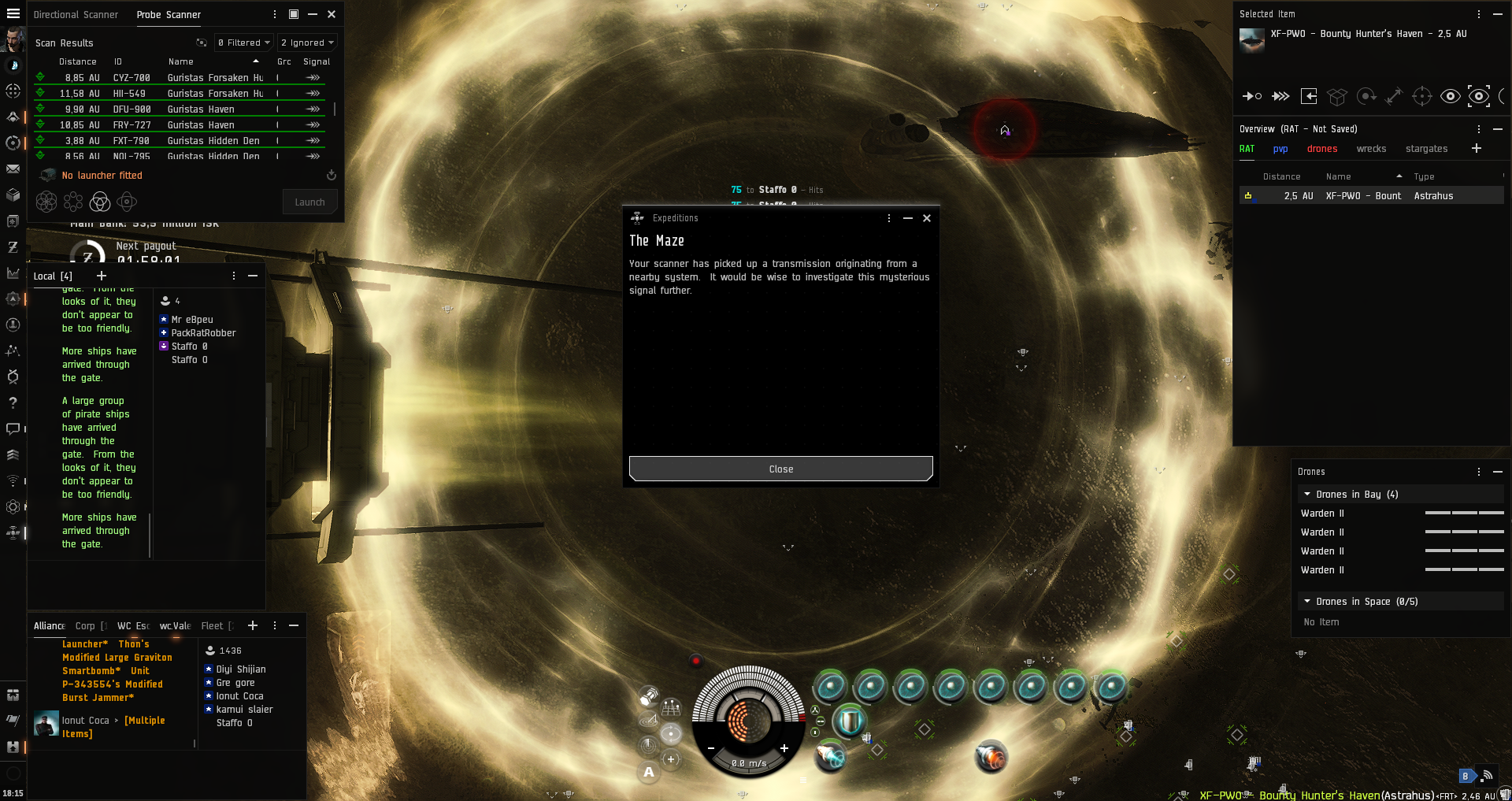The width and height of the screenshot is (1512, 801).
Task: Close the Expeditions dialog via Close button
Action: click(780, 469)
